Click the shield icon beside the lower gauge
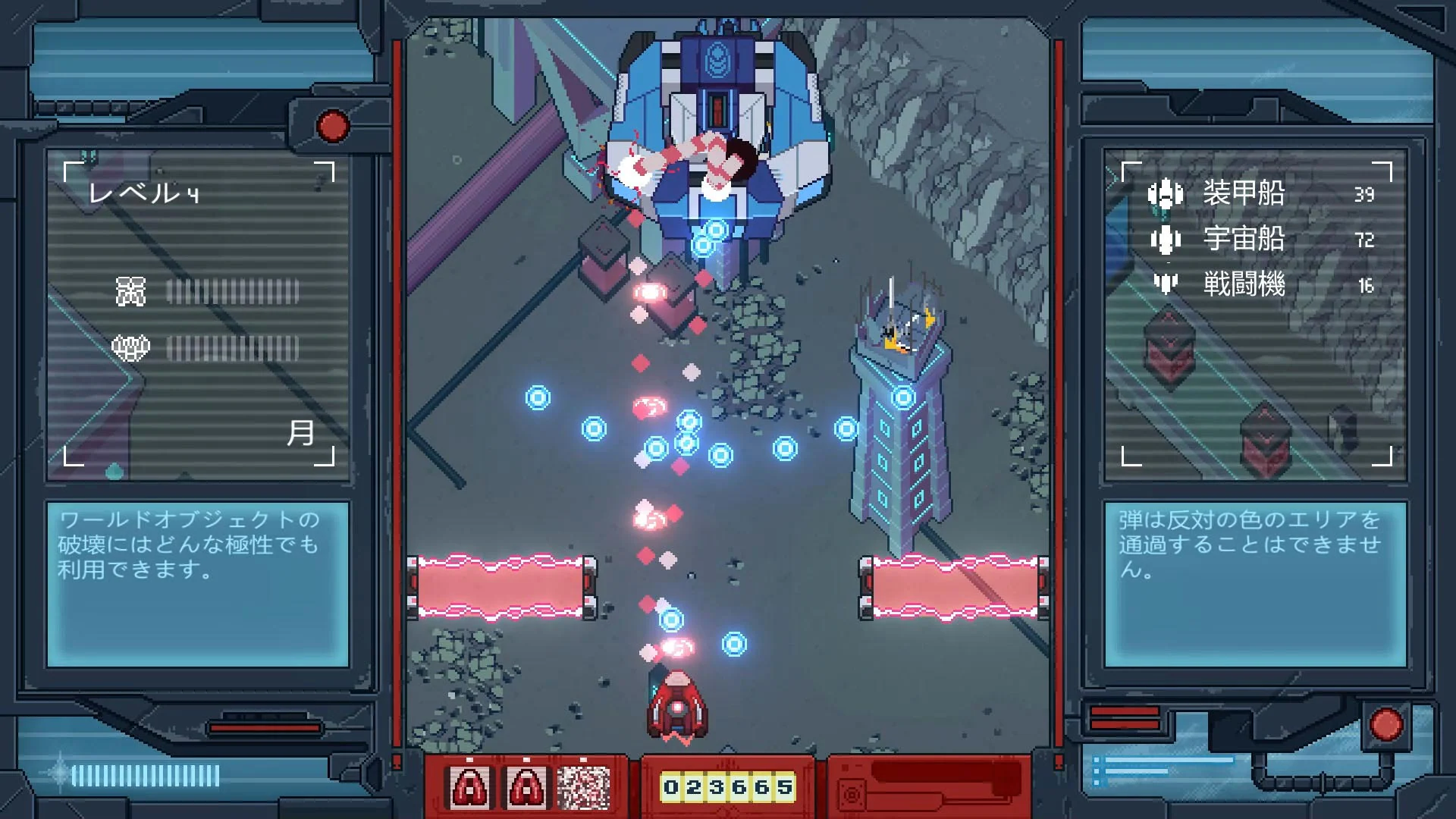 coord(130,347)
